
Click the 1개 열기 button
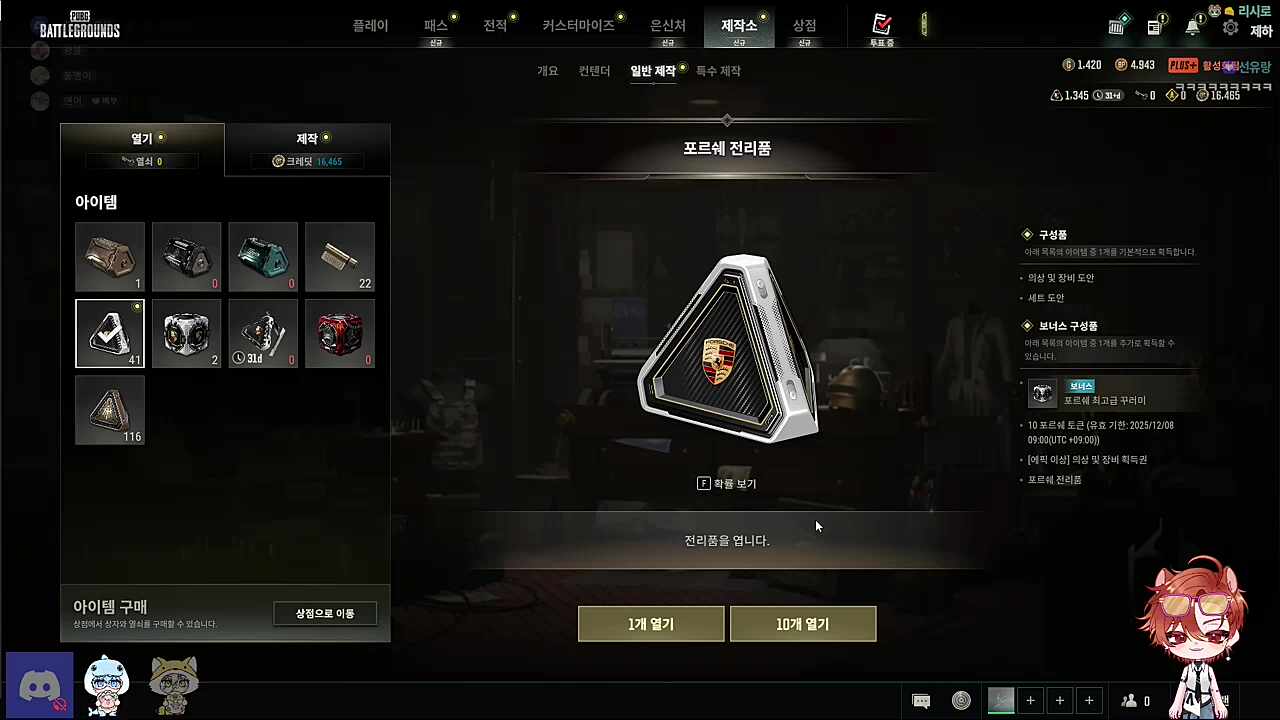(651, 624)
